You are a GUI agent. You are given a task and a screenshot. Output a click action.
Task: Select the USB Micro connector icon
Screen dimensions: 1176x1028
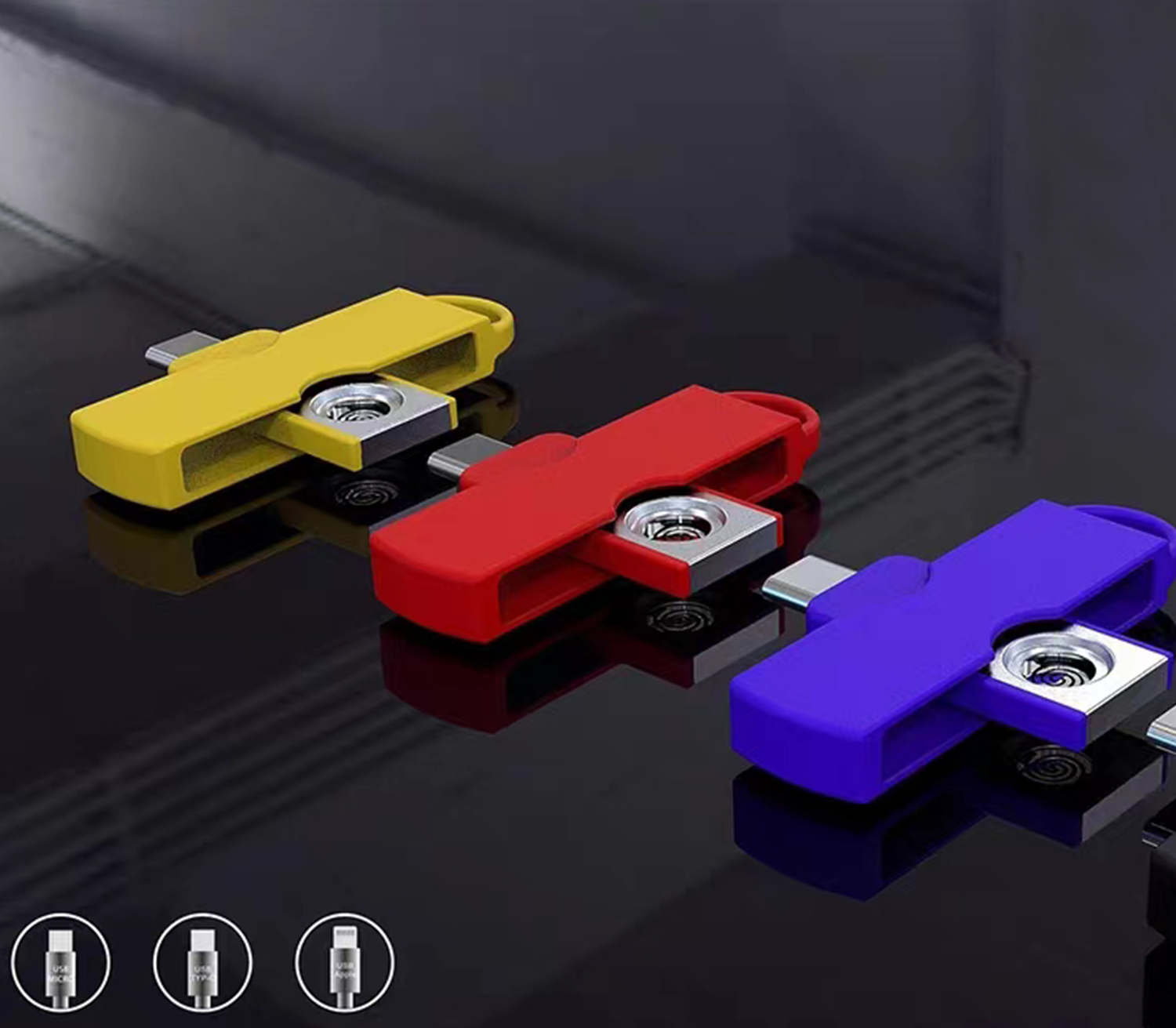click(61, 961)
